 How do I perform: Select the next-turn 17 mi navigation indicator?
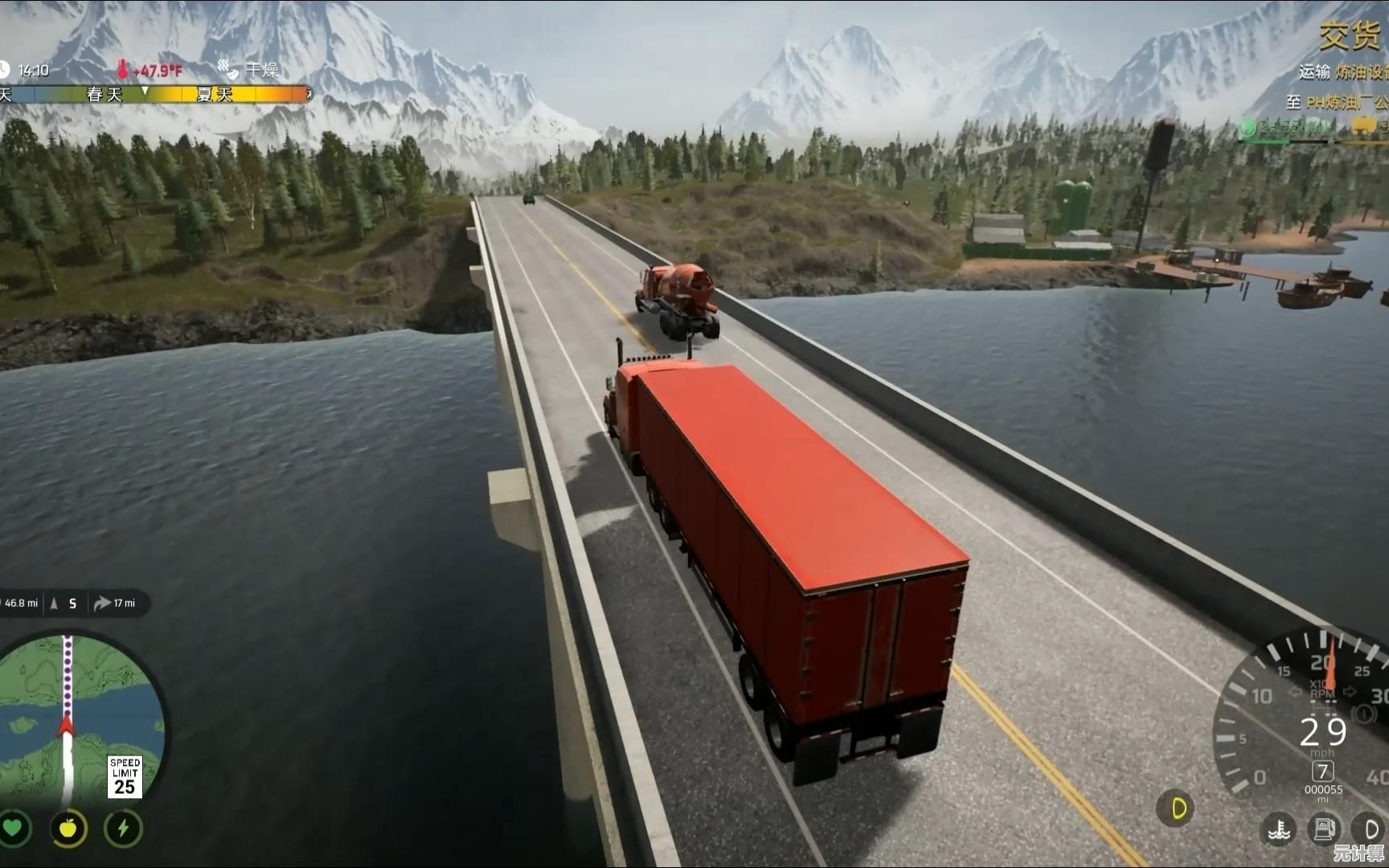pos(115,603)
